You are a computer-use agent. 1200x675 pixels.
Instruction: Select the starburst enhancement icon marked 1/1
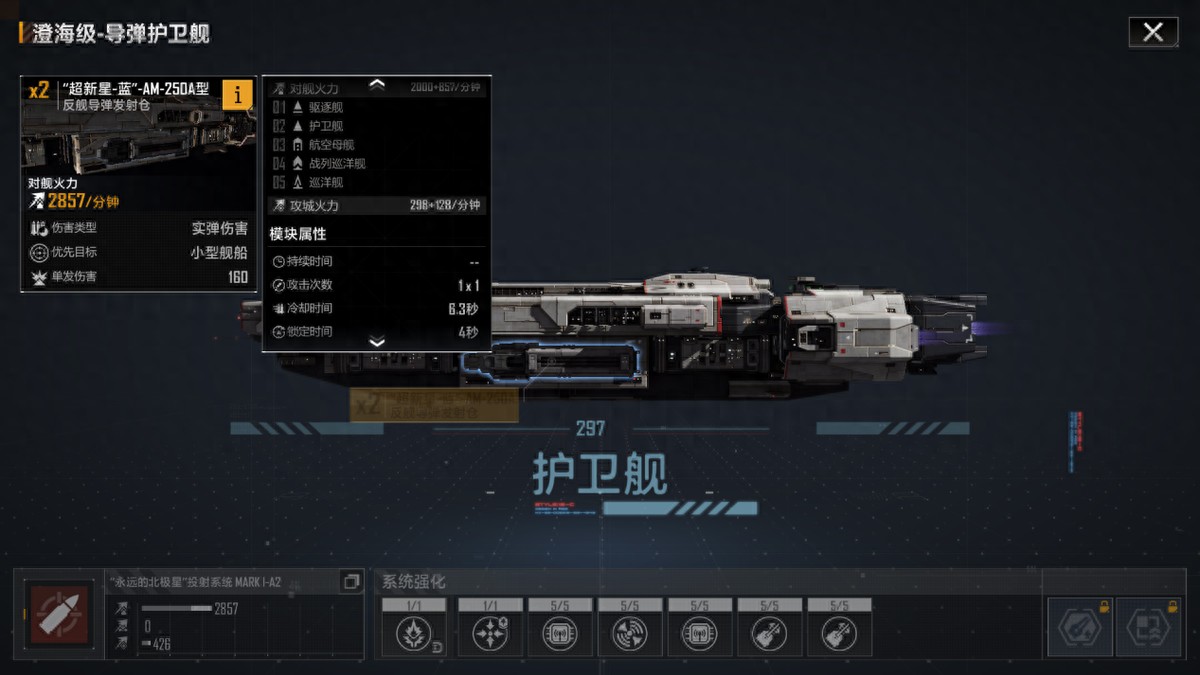click(x=413, y=633)
